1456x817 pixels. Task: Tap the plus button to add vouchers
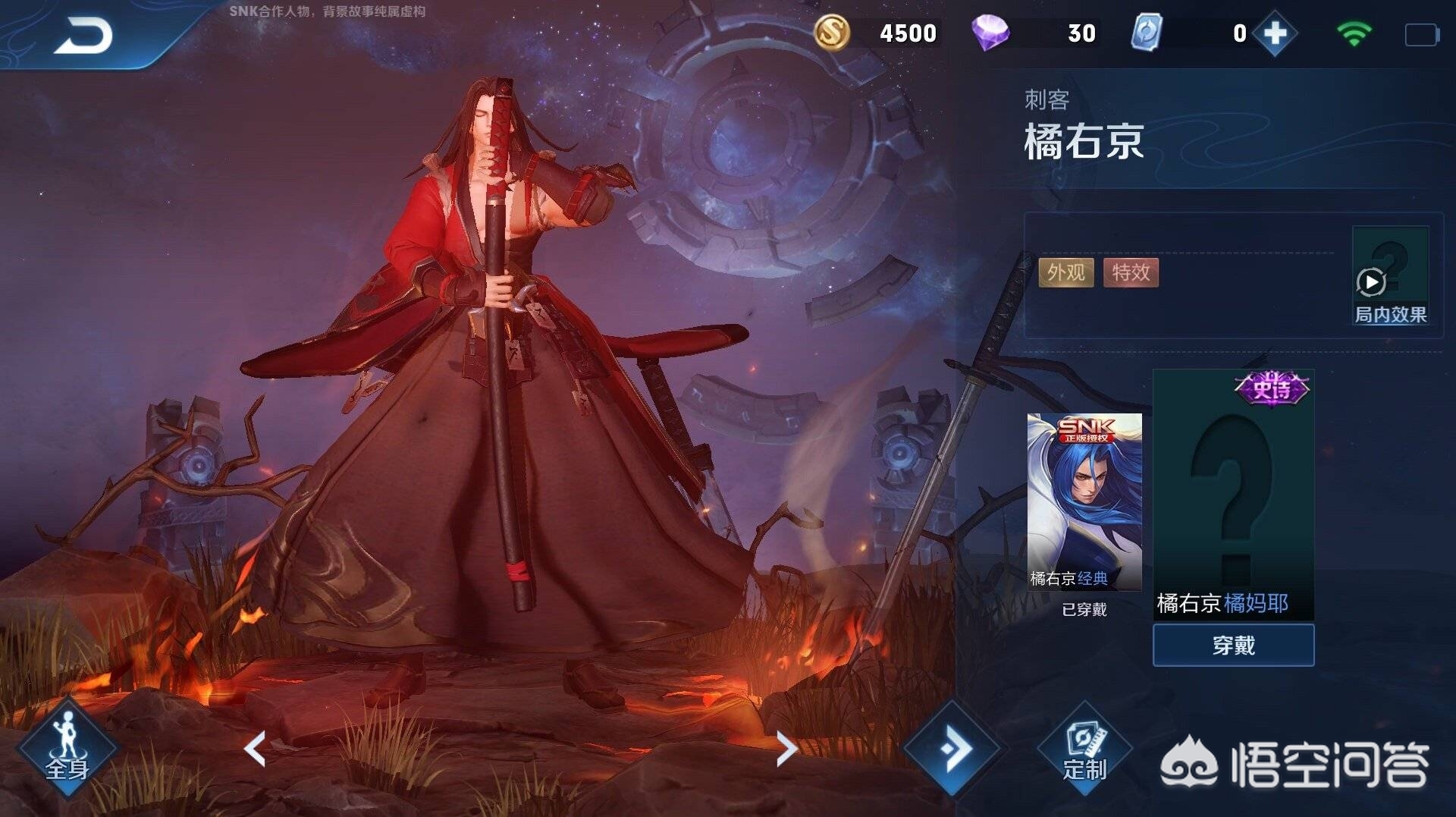click(1275, 33)
